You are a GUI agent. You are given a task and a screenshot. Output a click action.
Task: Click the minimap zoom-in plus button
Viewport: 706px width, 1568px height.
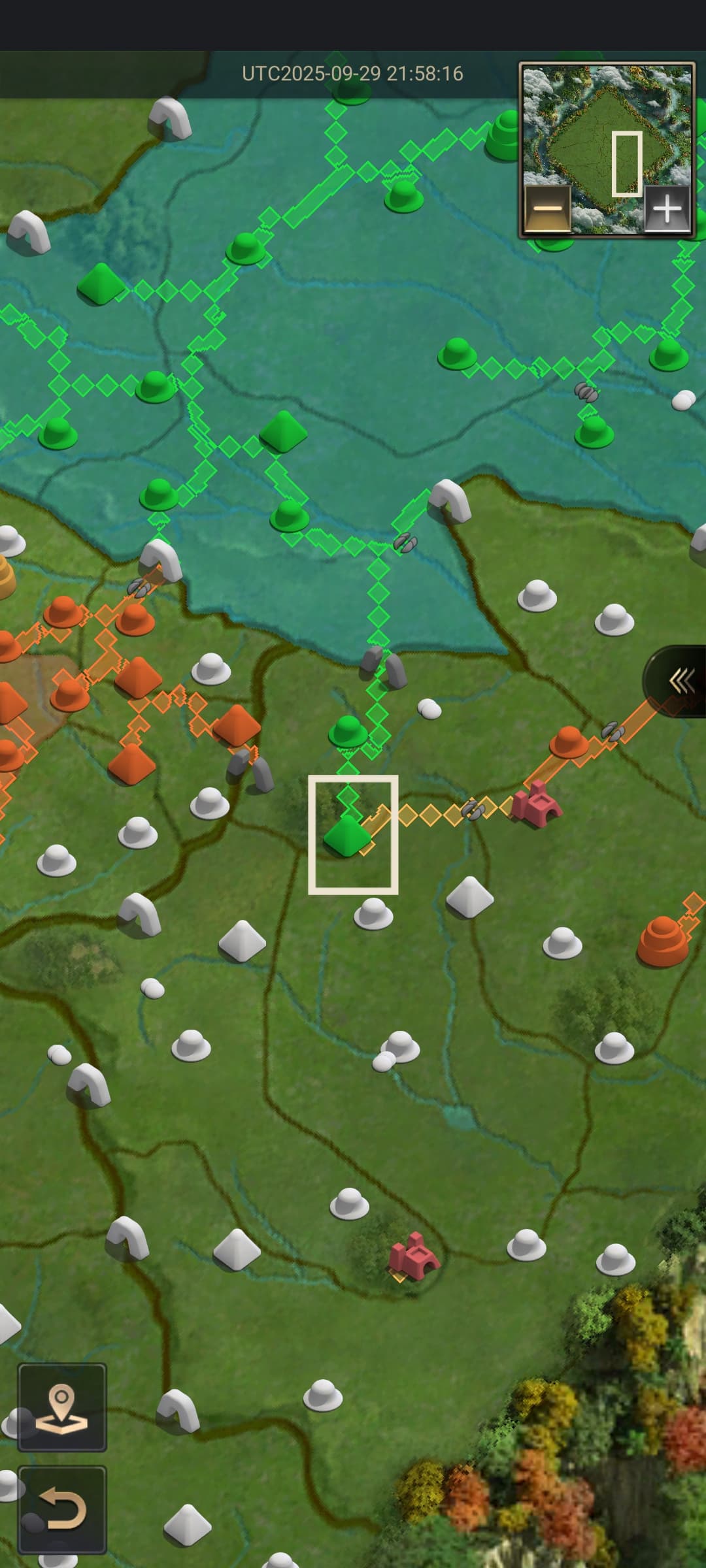667,209
